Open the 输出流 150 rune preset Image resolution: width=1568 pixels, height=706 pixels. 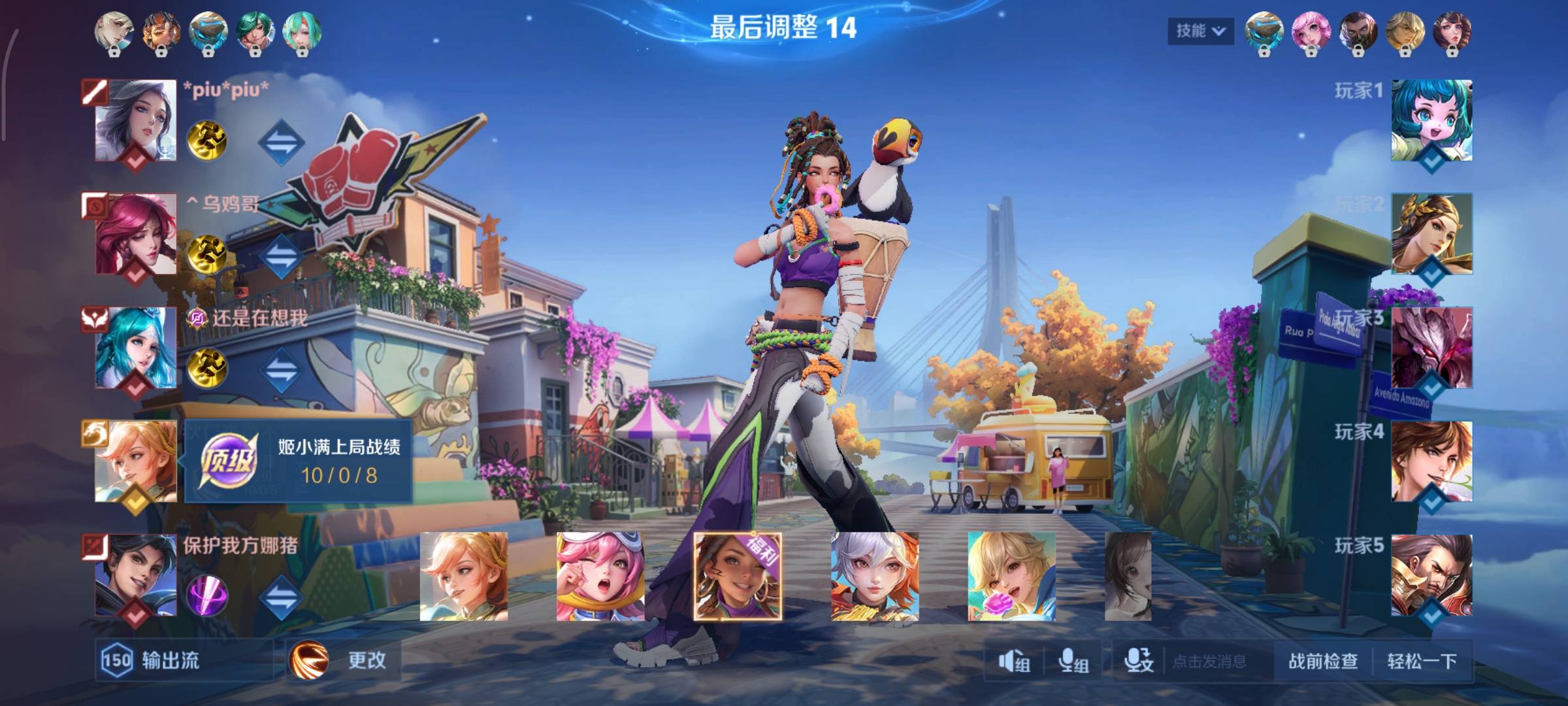click(x=152, y=660)
